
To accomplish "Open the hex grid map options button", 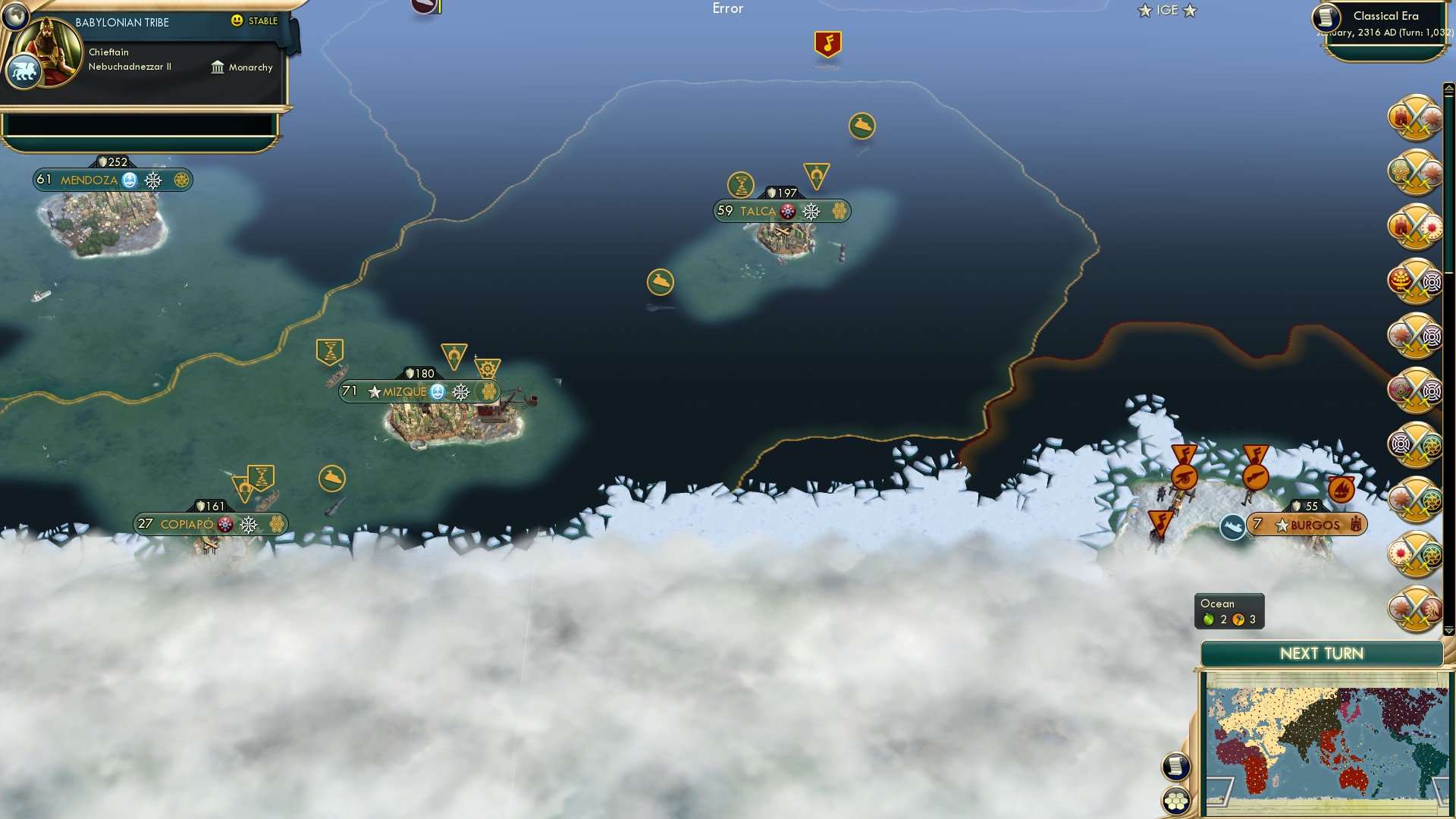I will pos(1176,801).
